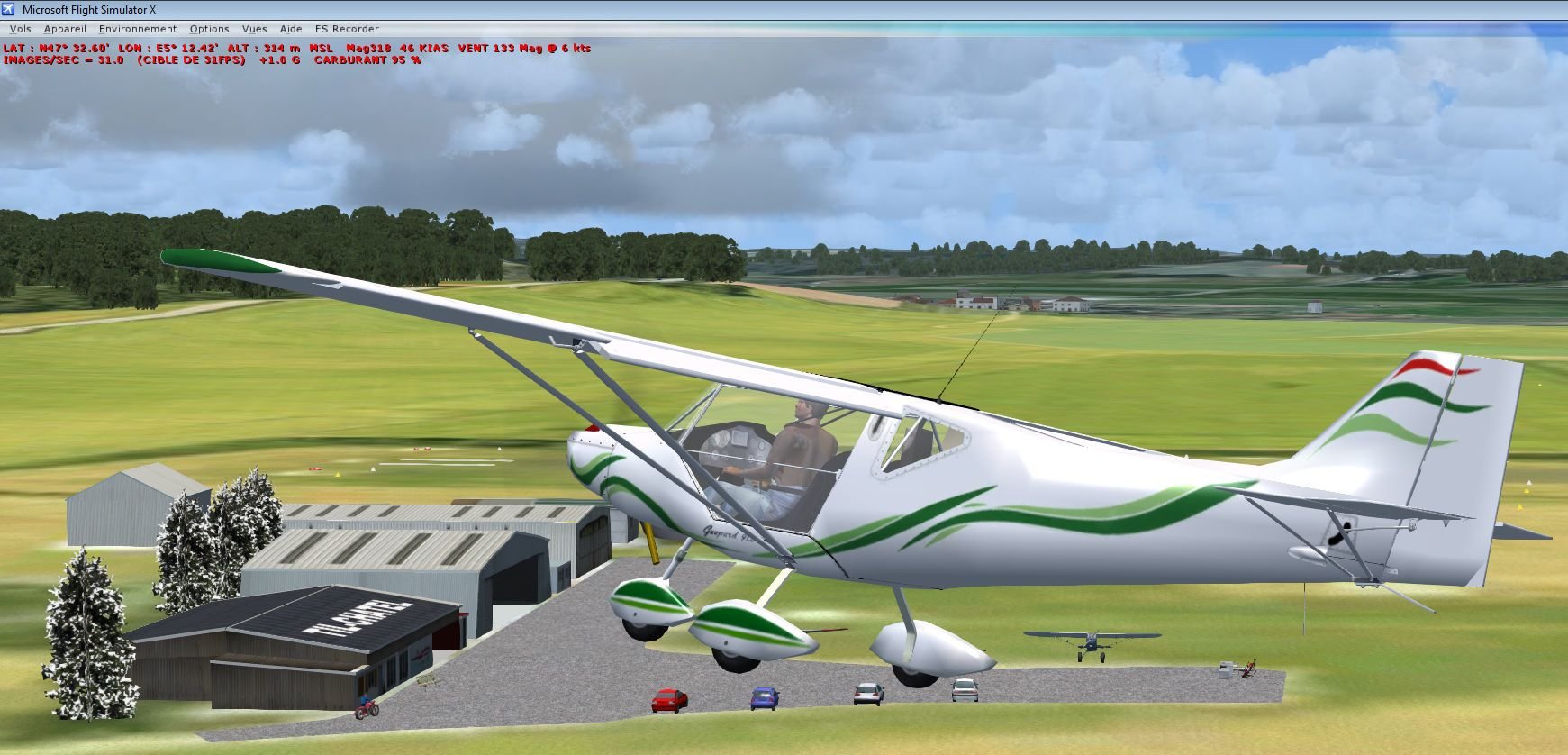
Task: Click the Flight Simulator X window icon
Action: 8,9
